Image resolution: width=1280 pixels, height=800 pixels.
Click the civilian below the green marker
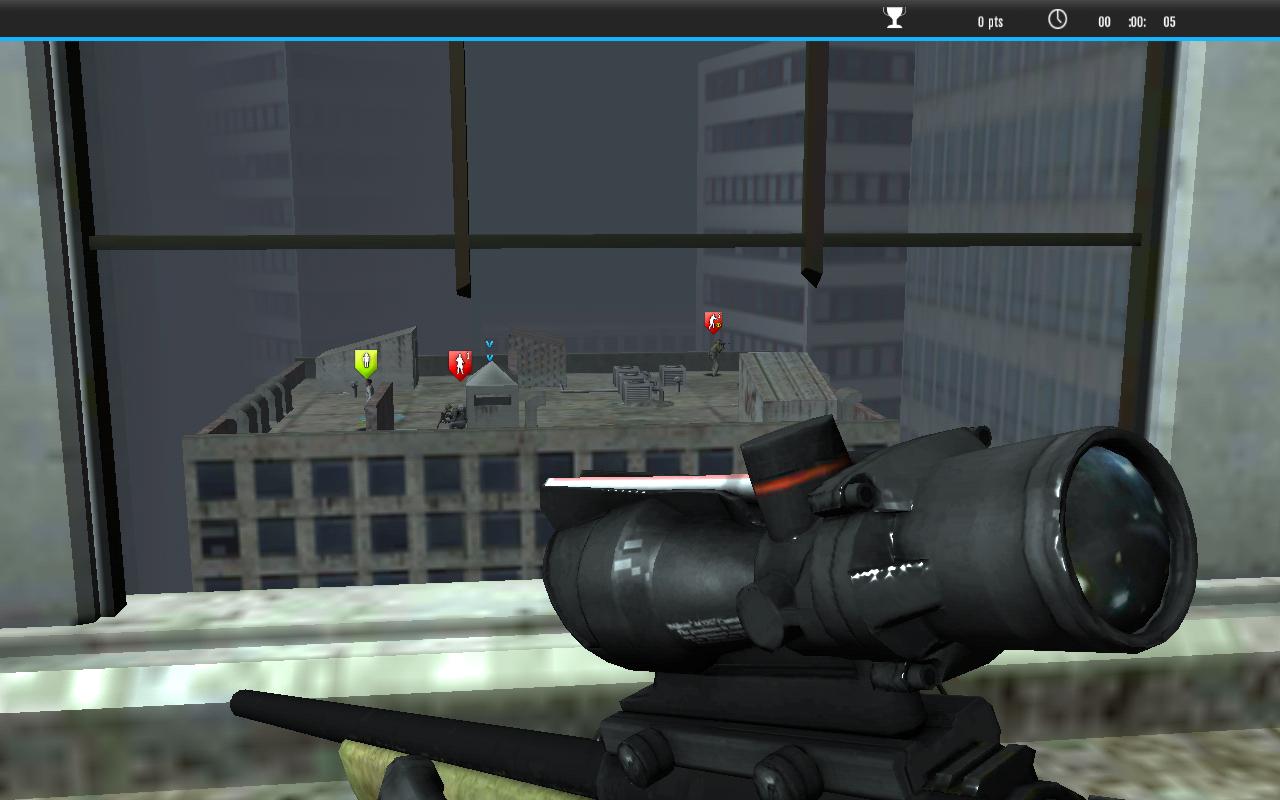[369, 388]
